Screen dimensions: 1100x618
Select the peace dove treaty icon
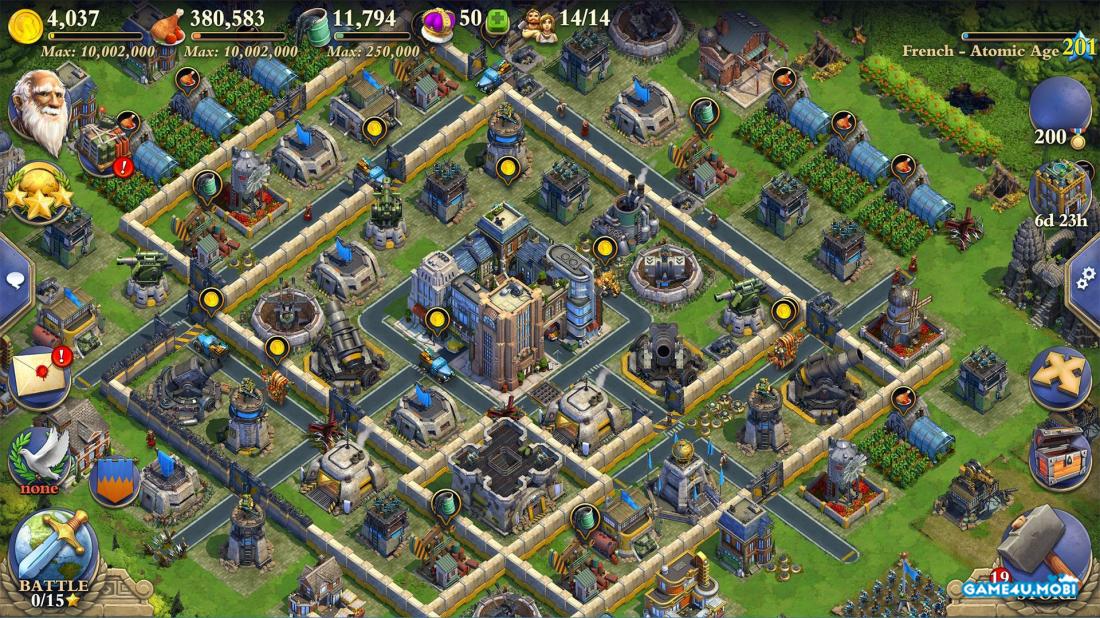[40, 457]
